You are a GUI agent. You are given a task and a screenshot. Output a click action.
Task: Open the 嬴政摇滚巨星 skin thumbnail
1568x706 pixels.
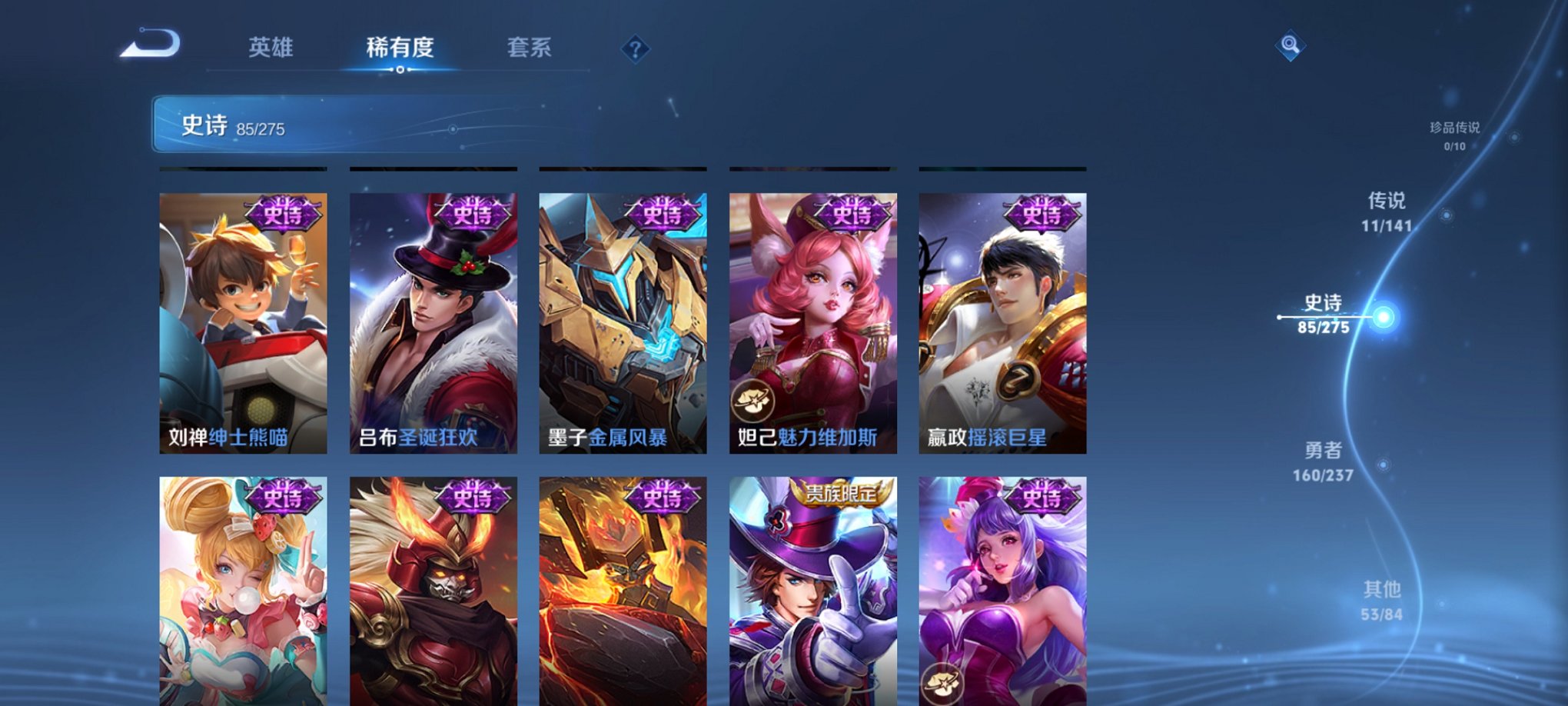[1002, 323]
